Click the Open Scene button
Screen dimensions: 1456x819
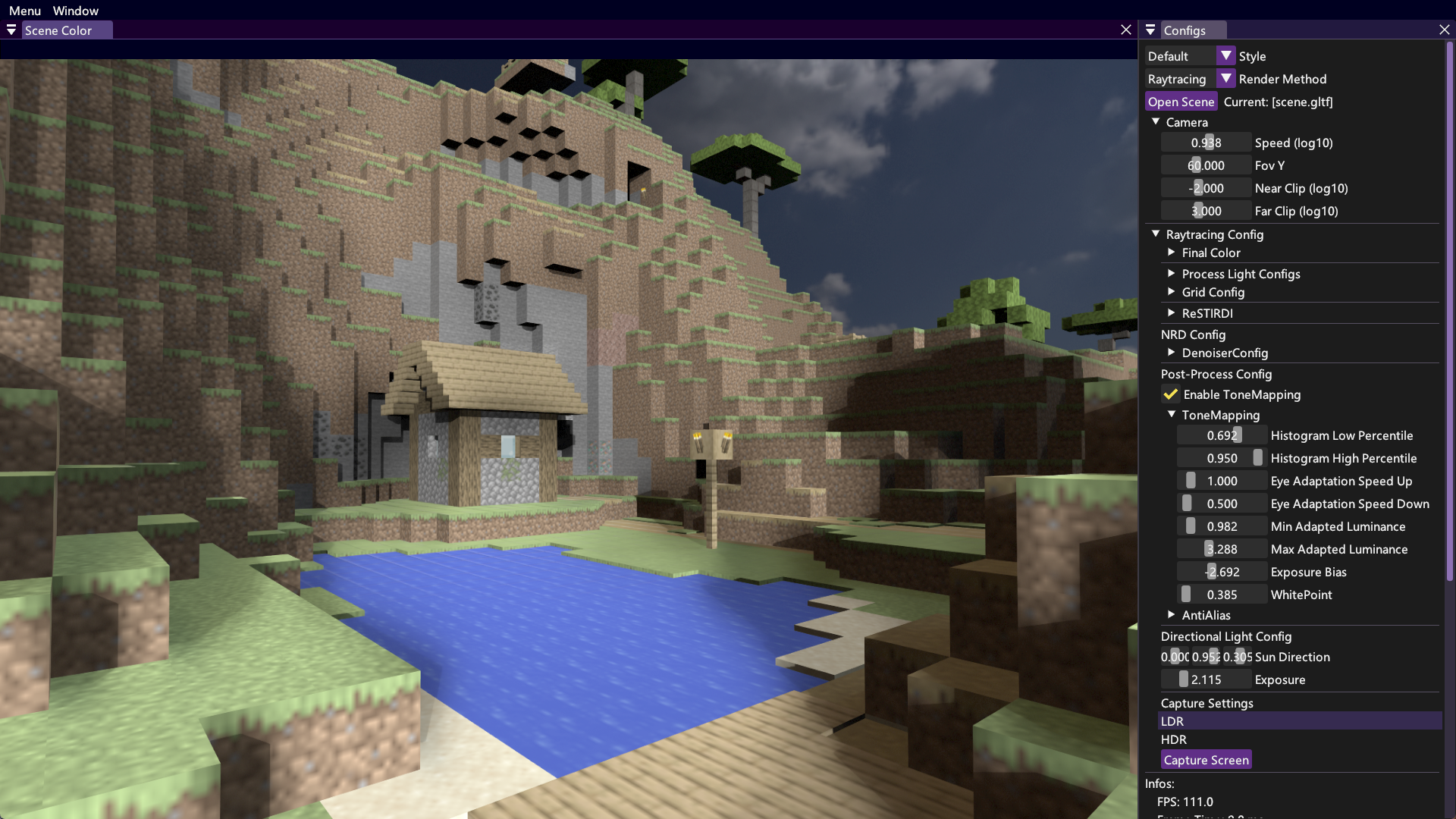pos(1181,101)
